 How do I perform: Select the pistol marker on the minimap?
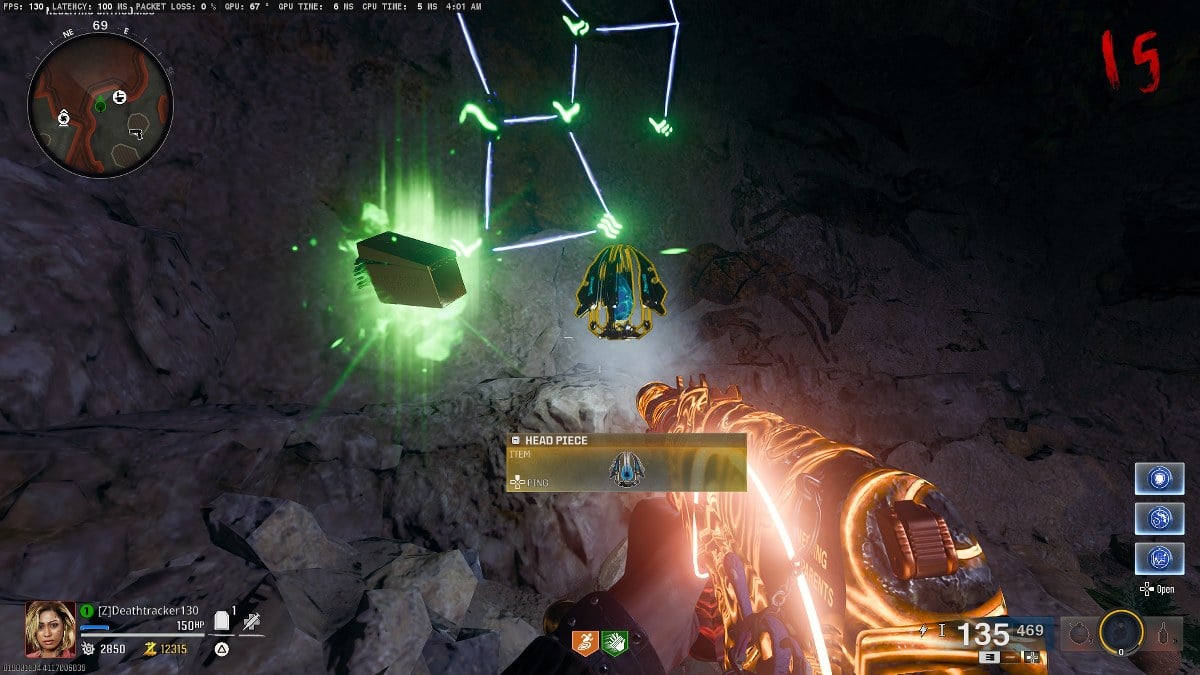point(136,132)
